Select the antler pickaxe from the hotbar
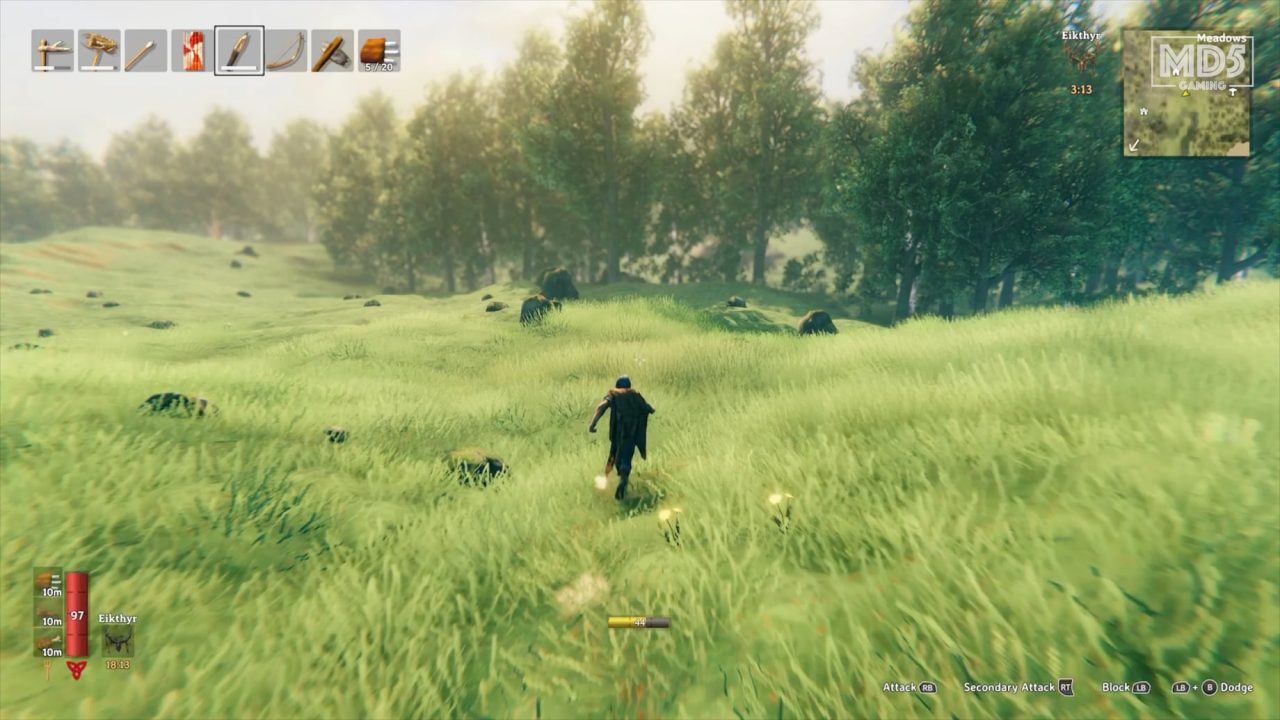The image size is (1280, 720). (x=97, y=49)
